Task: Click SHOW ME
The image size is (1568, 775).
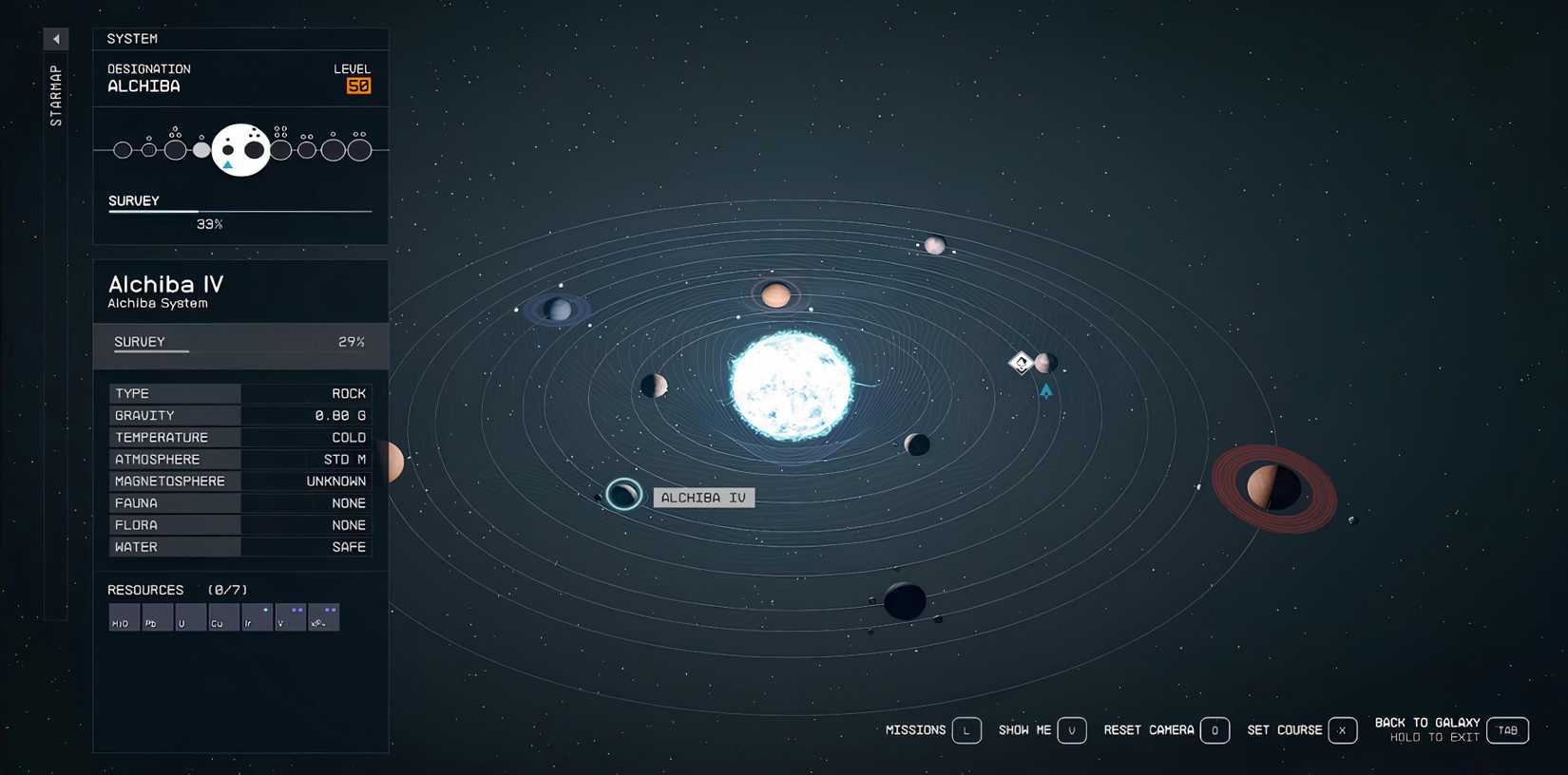Action: pos(1024,730)
